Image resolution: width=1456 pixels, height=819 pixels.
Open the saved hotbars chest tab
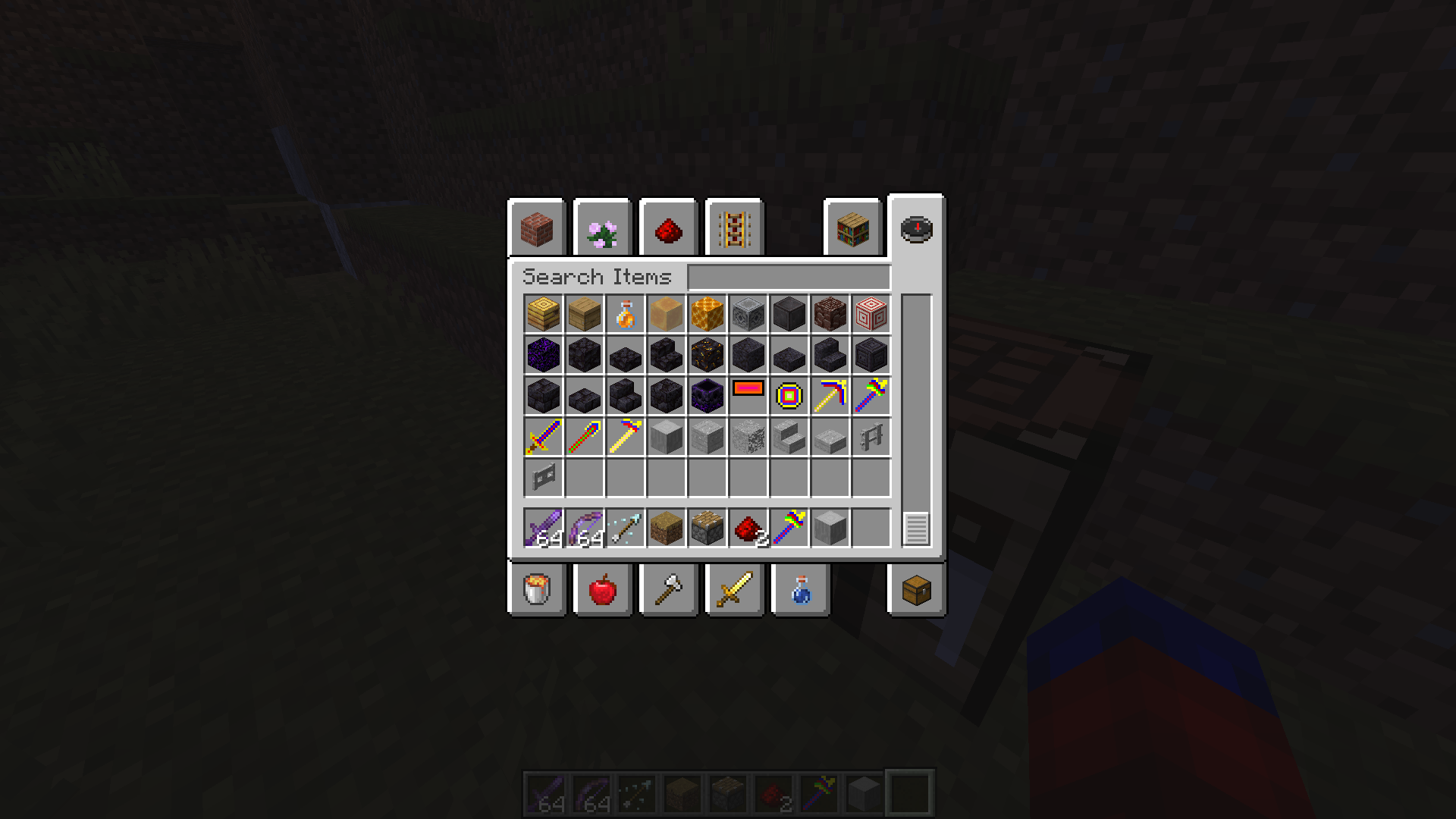tap(916, 590)
